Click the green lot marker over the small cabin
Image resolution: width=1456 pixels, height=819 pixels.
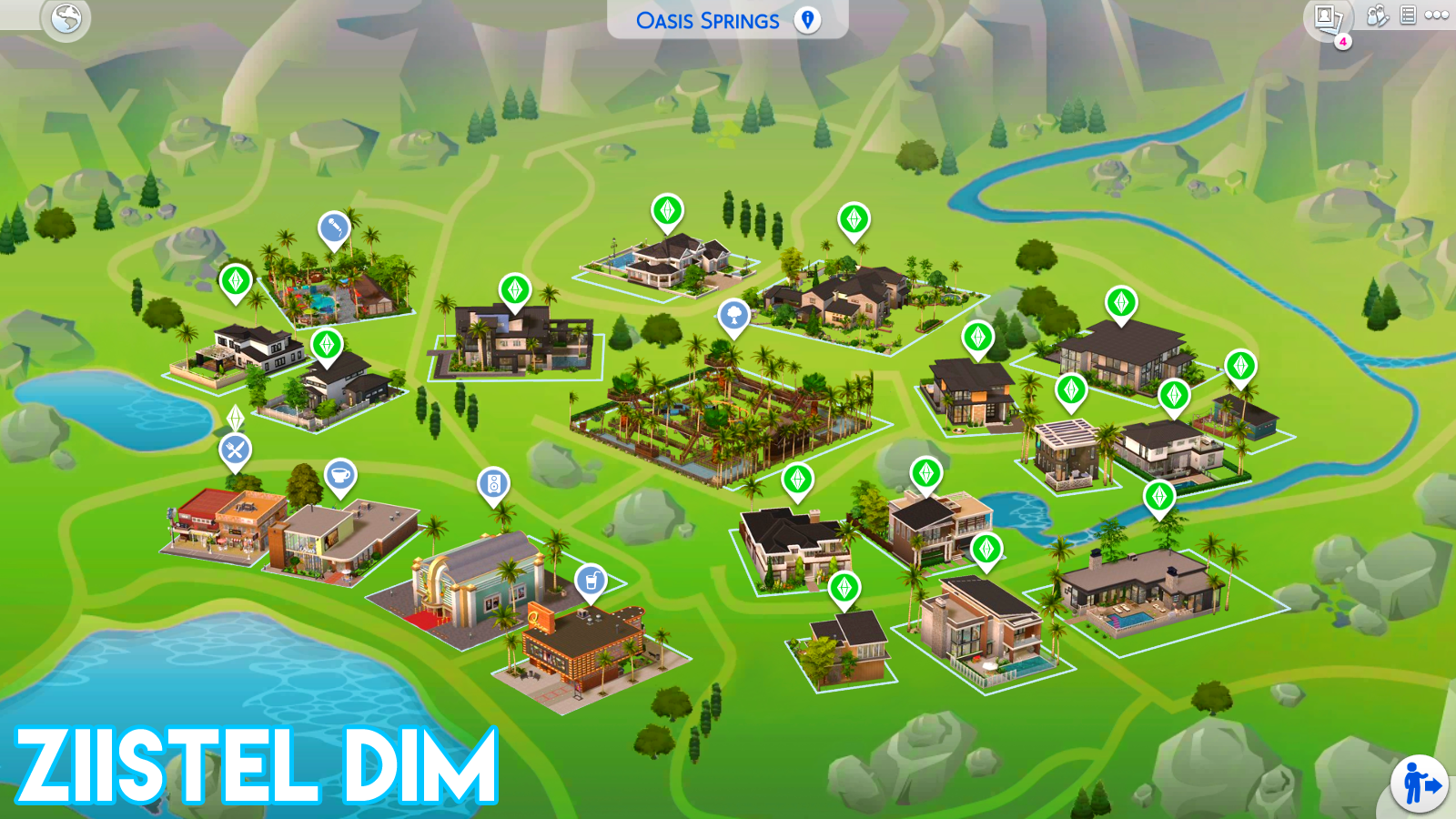pos(846,587)
